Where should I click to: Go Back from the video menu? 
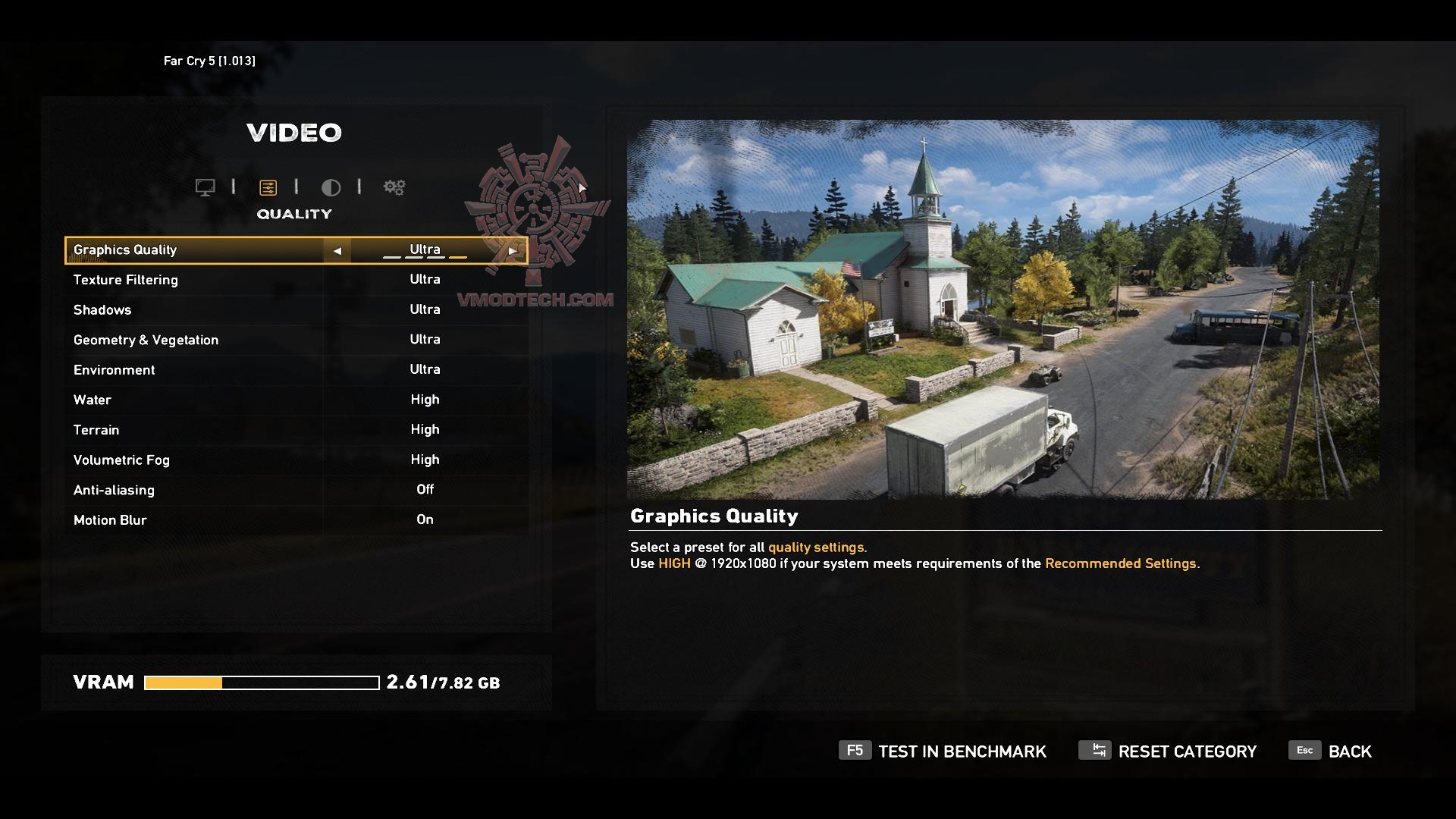[x=1331, y=752]
